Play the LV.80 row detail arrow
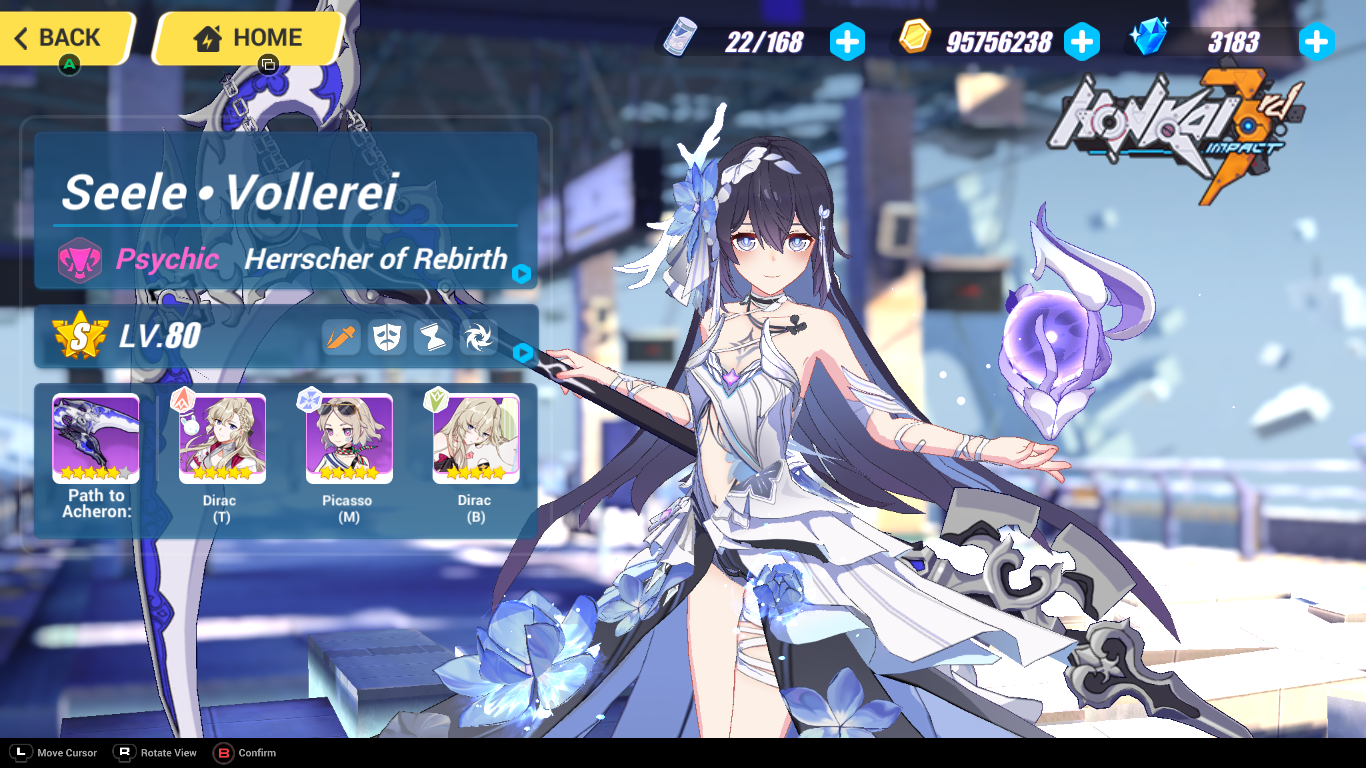Screen dimensions: 1366x768 (521, 351)
